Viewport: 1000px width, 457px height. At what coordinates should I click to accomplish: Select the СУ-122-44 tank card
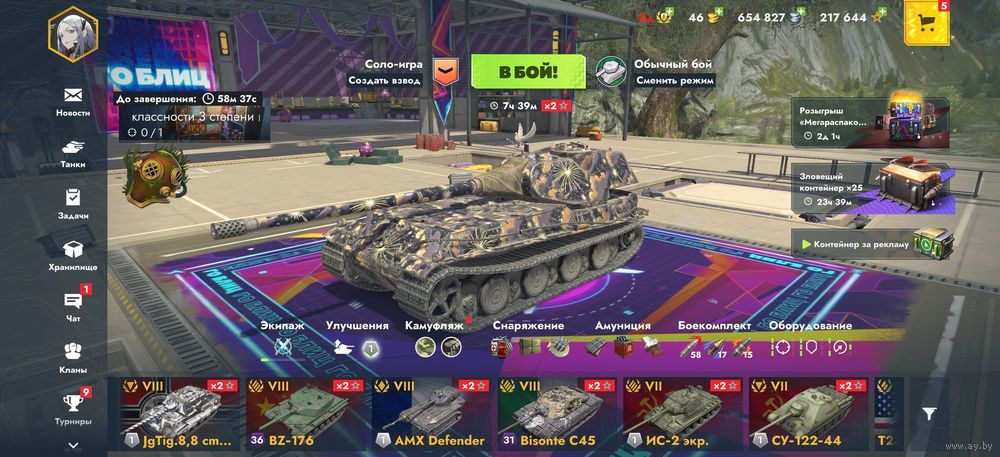809,413
